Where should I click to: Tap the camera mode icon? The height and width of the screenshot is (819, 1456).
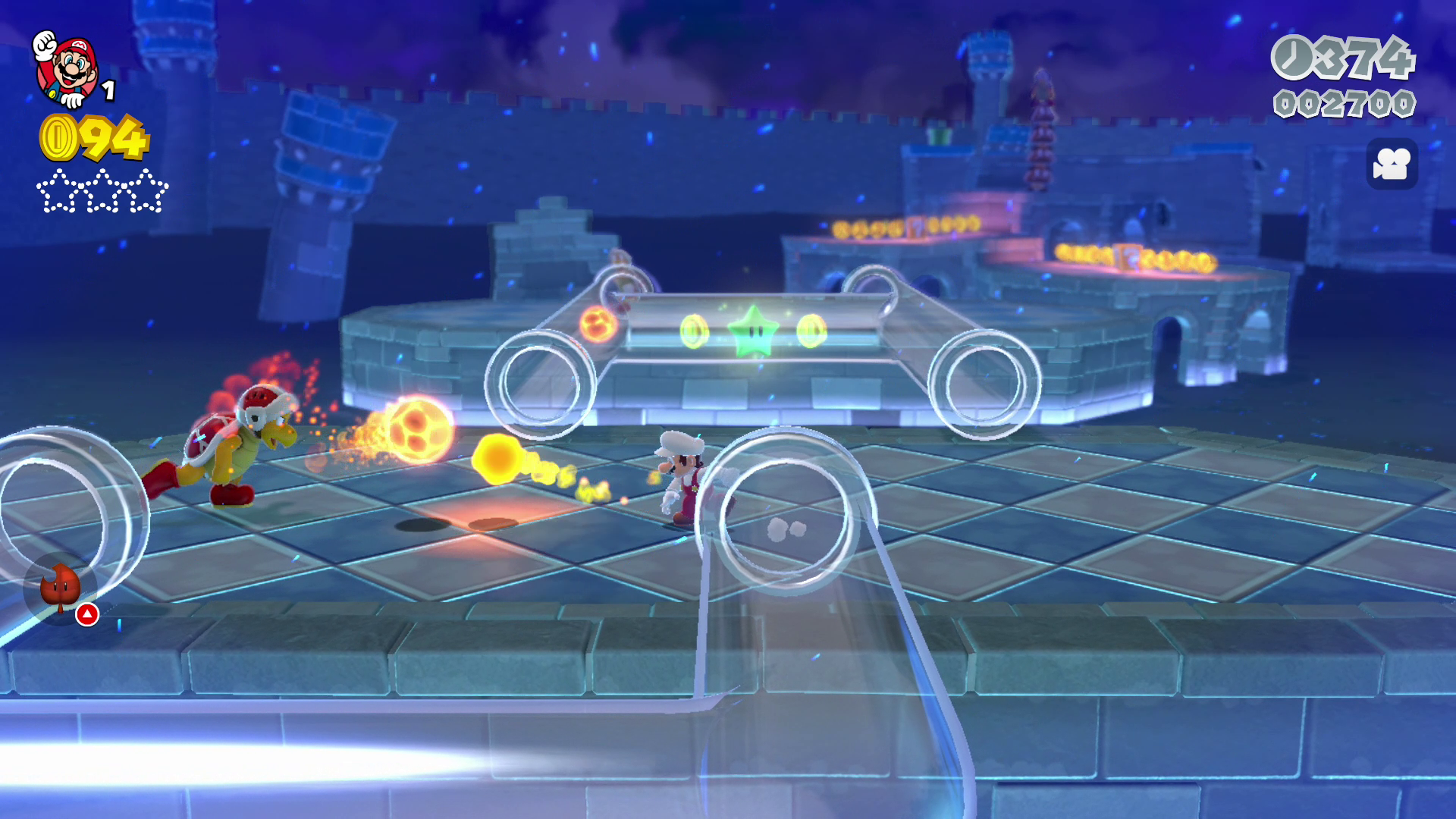(x=1392, y=164)
